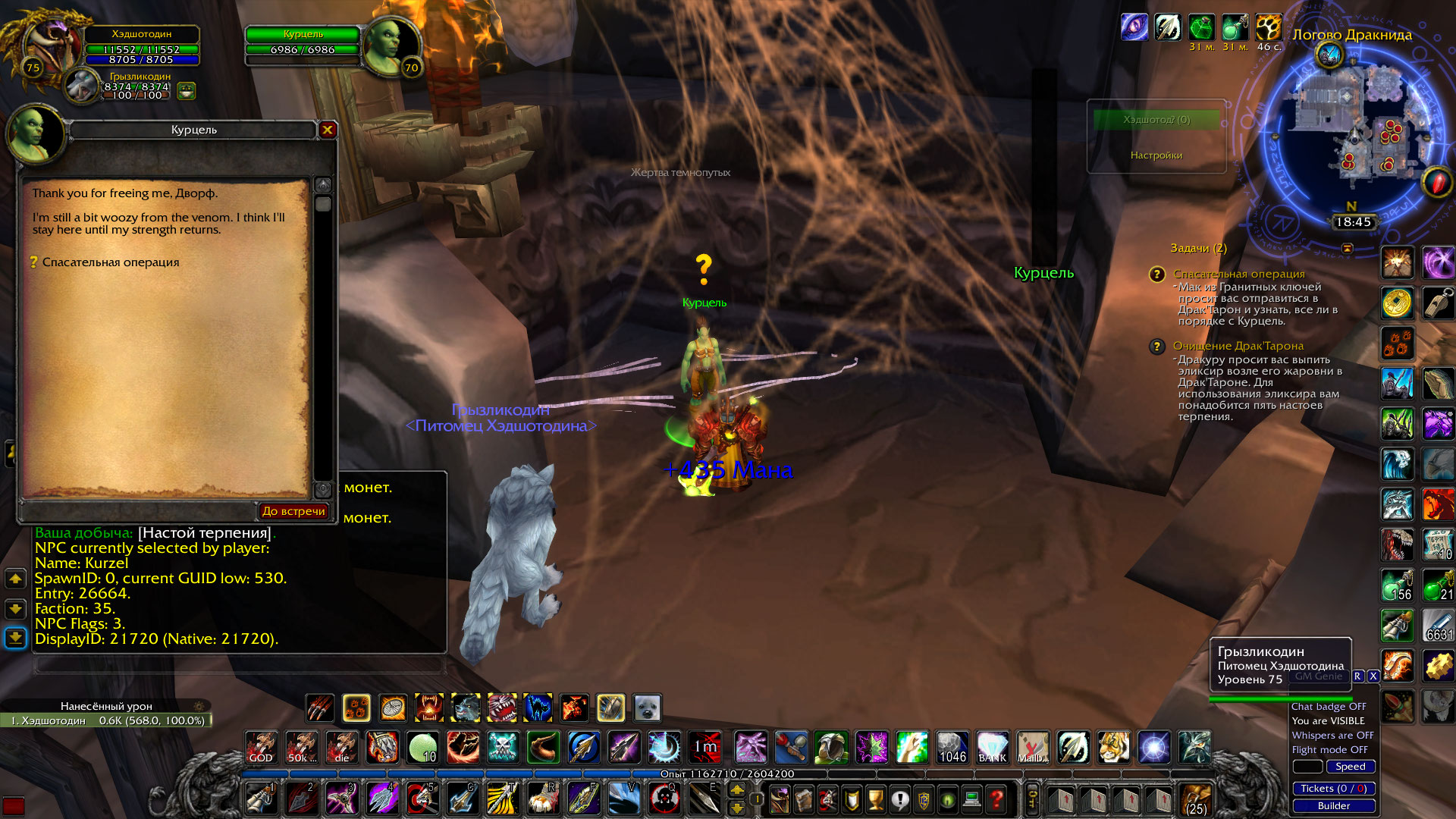Viewport: 1456px width, 819px height.
Task: Click the До встречи button
Action: click(x=294, y=511)
